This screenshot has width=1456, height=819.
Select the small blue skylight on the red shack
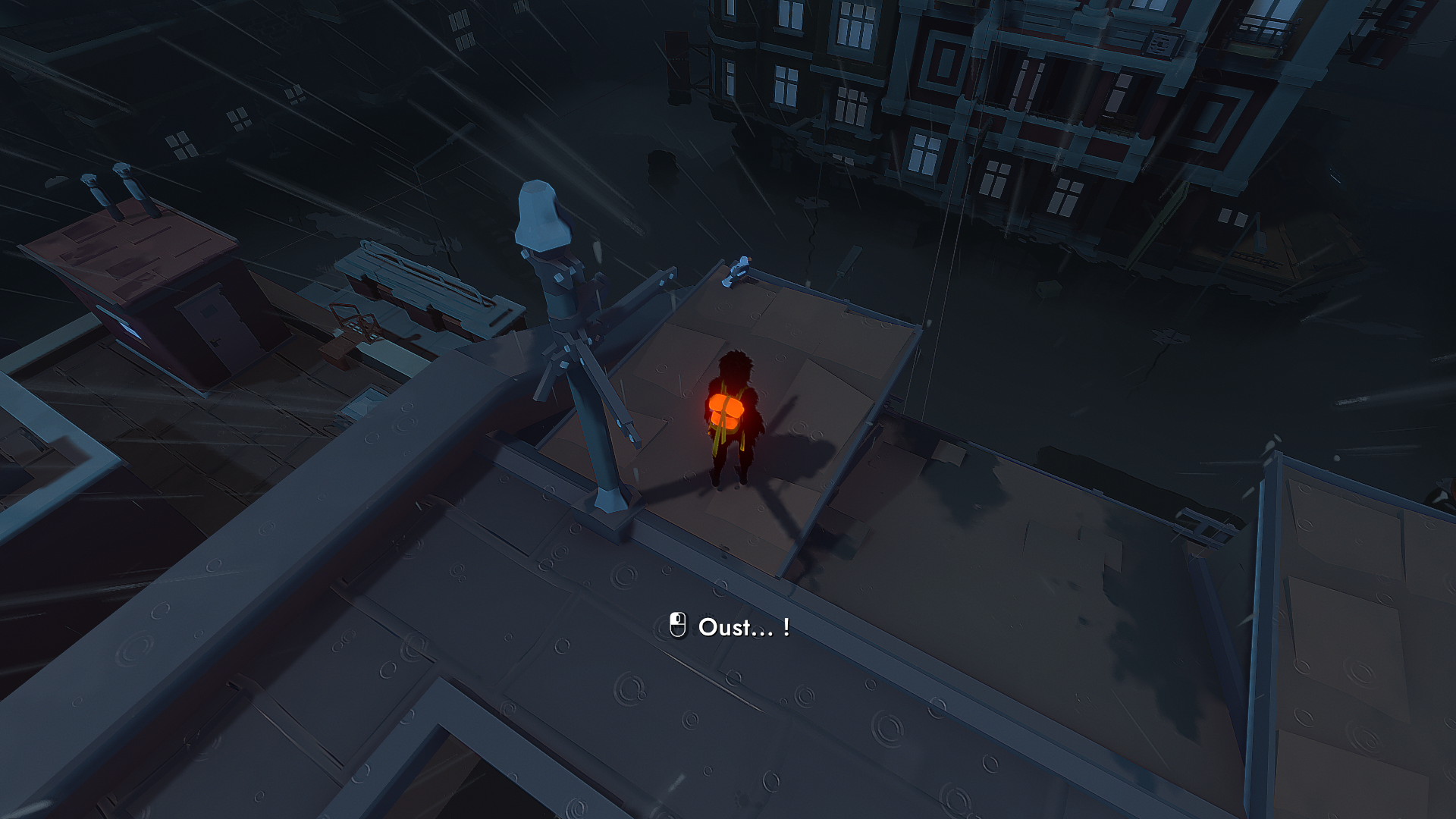(129, 330)
